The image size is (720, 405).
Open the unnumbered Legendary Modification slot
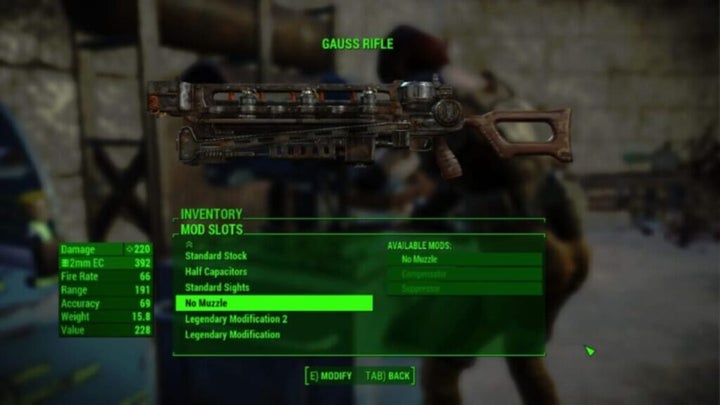232,335
